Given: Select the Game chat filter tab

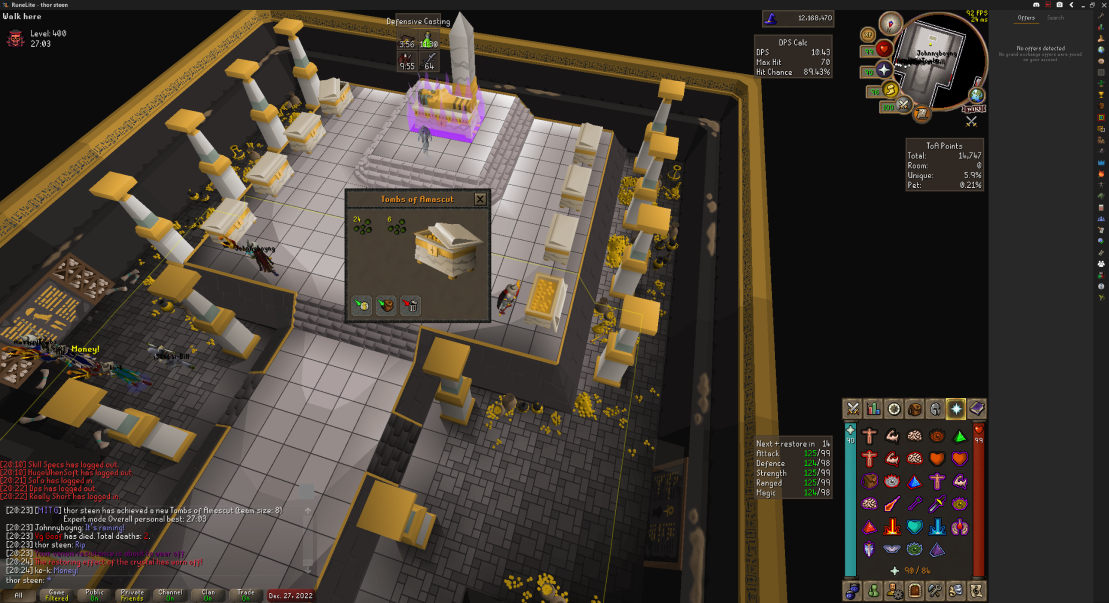Looking at the screenshot, I should 56,594.
